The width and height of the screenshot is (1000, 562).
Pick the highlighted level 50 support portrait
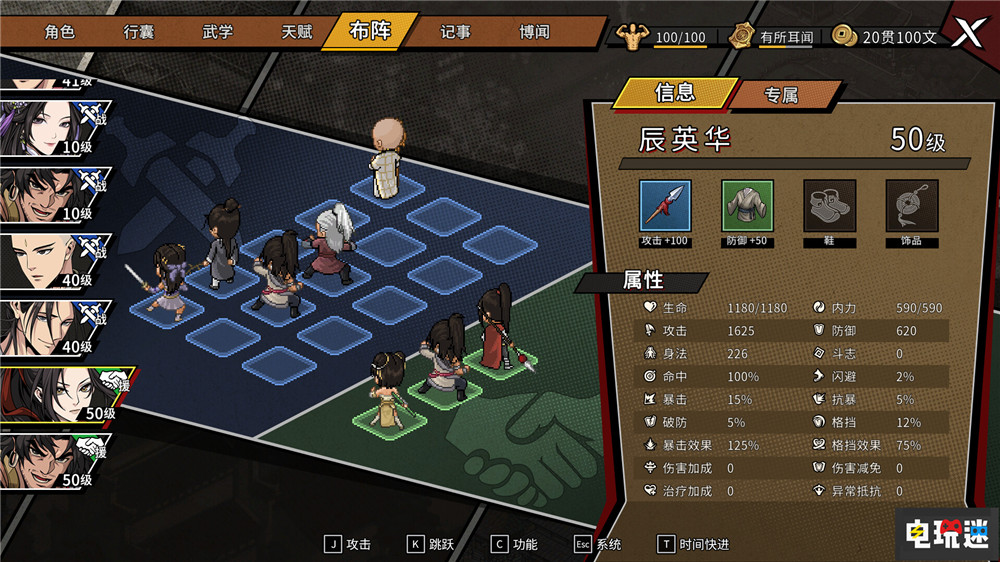60,394
